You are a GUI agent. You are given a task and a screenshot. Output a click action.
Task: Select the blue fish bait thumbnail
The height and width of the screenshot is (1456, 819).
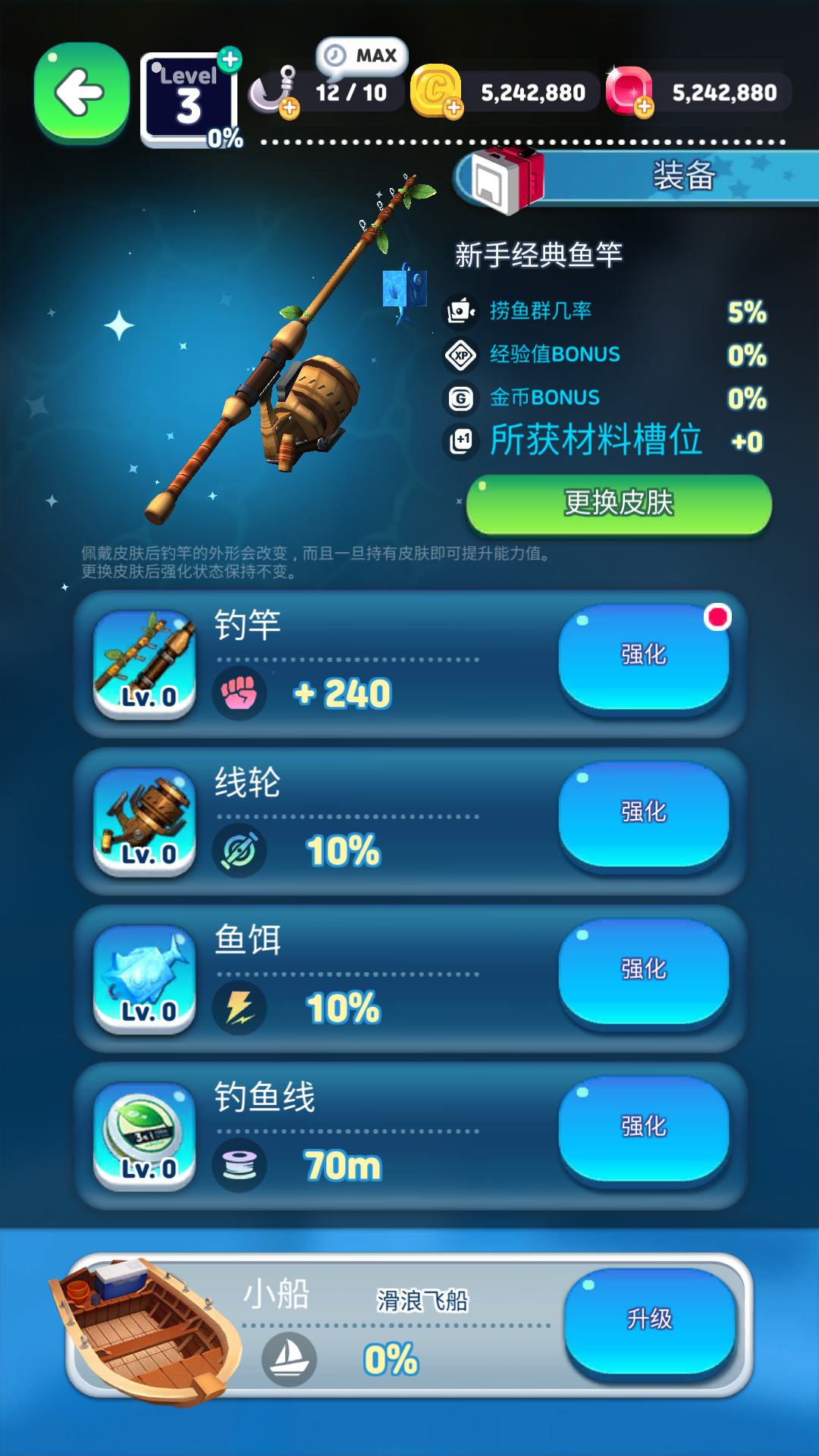click(144, 978)
